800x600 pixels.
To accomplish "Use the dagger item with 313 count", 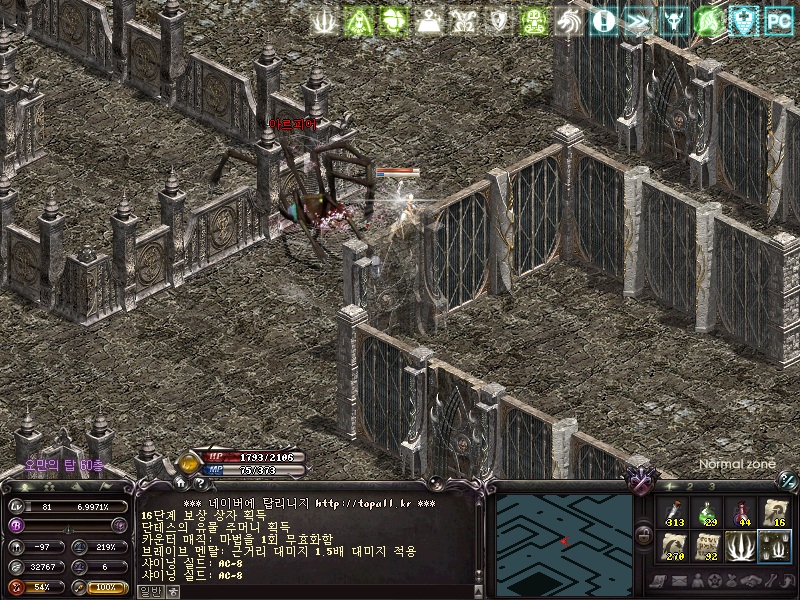I will [673, 513].
